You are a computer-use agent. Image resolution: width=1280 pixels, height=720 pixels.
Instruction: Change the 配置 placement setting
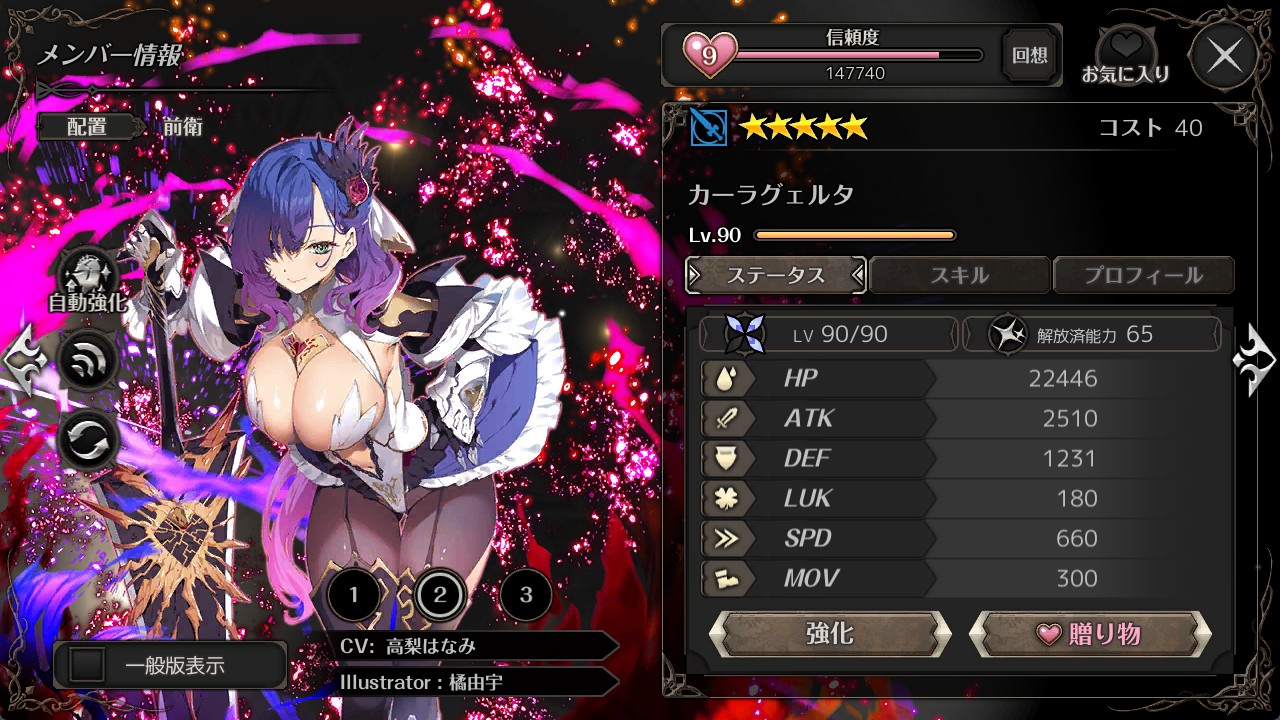pos(88,127)
